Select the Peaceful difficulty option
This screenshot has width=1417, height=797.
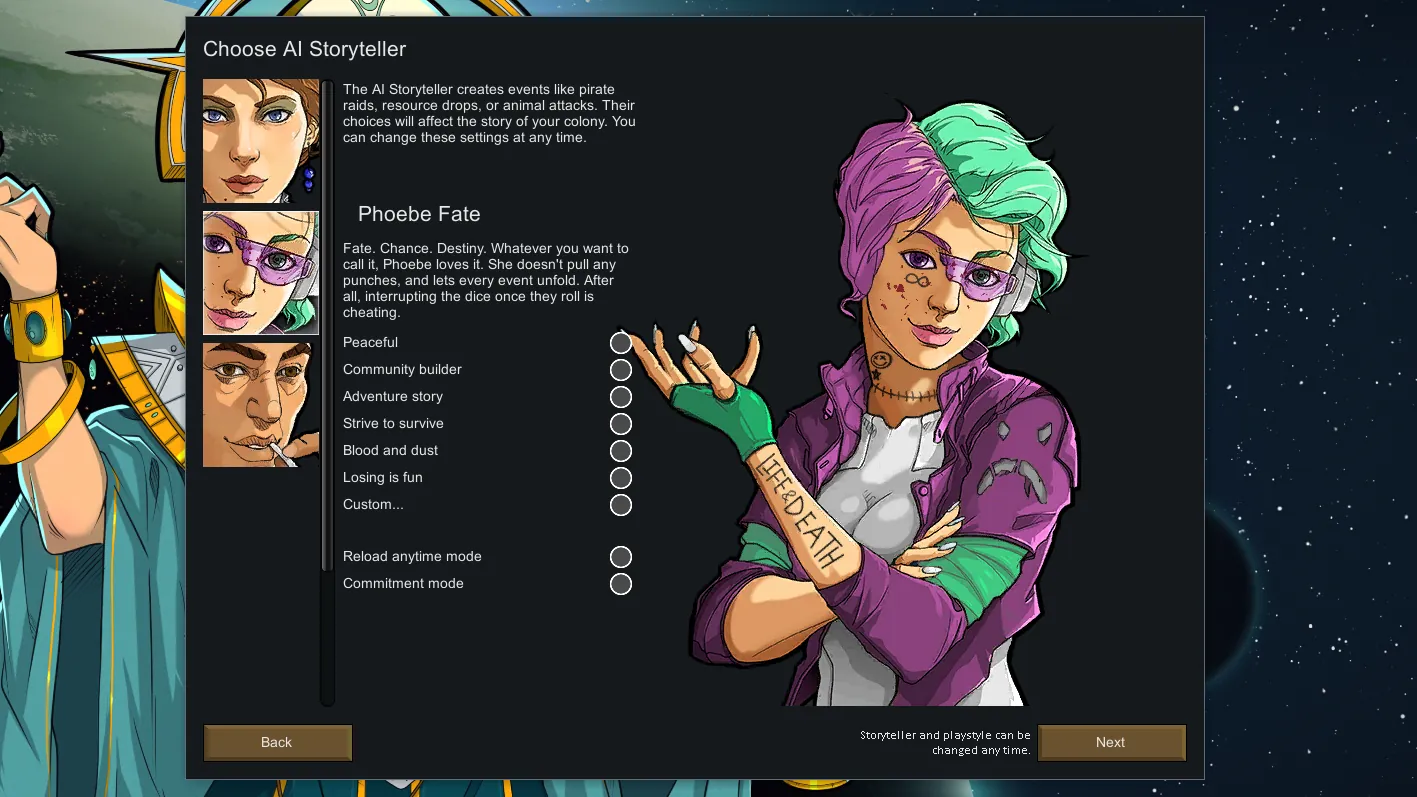(621, 343)
